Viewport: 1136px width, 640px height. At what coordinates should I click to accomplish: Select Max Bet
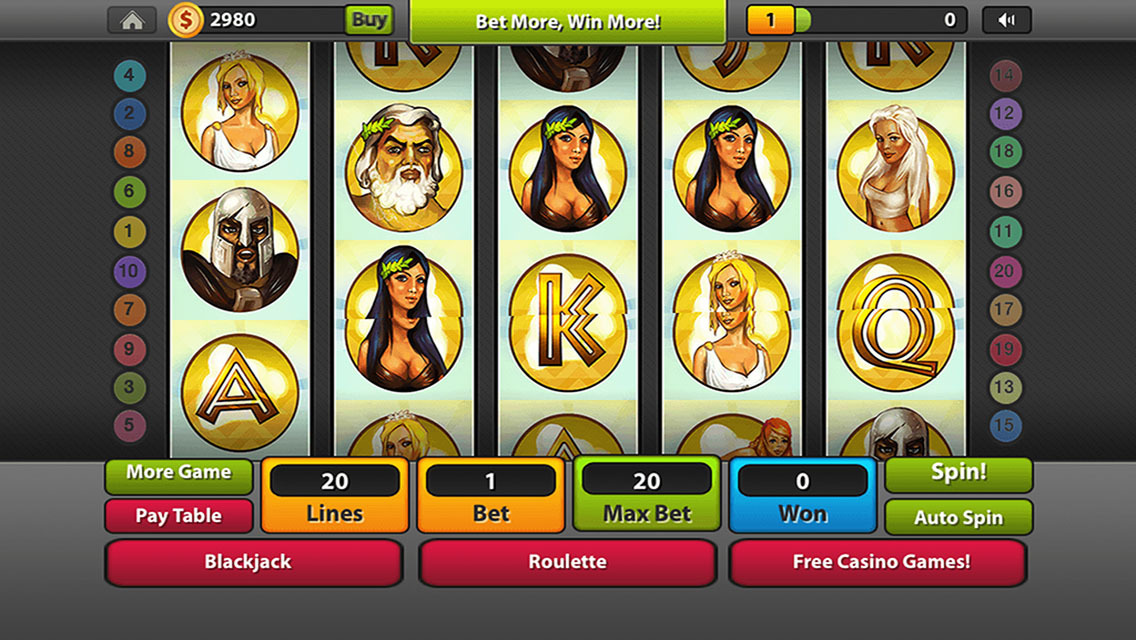[x=646, y=496]
